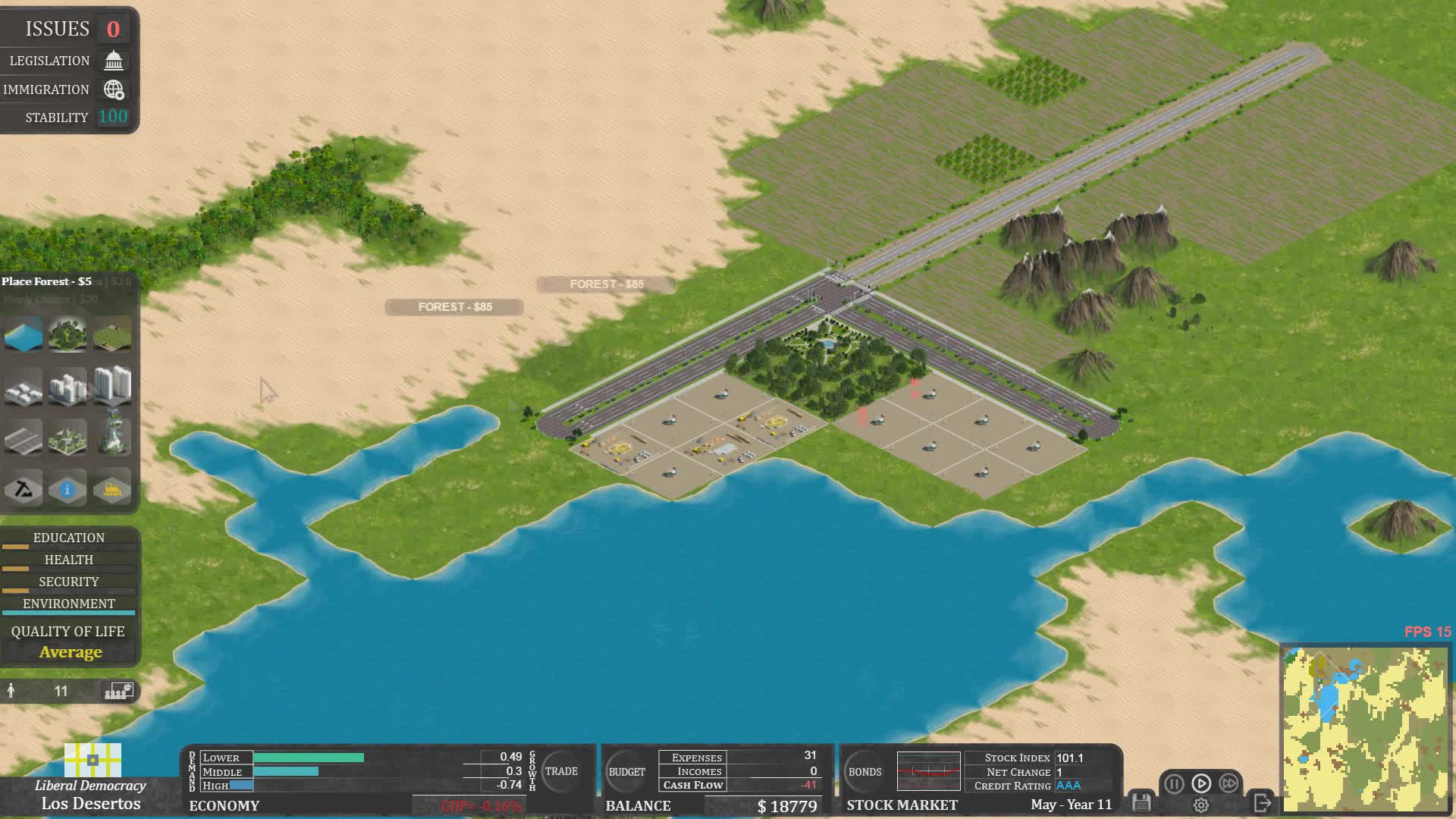
Task: Pick the Park placement tool
Action: pos(67,438)
